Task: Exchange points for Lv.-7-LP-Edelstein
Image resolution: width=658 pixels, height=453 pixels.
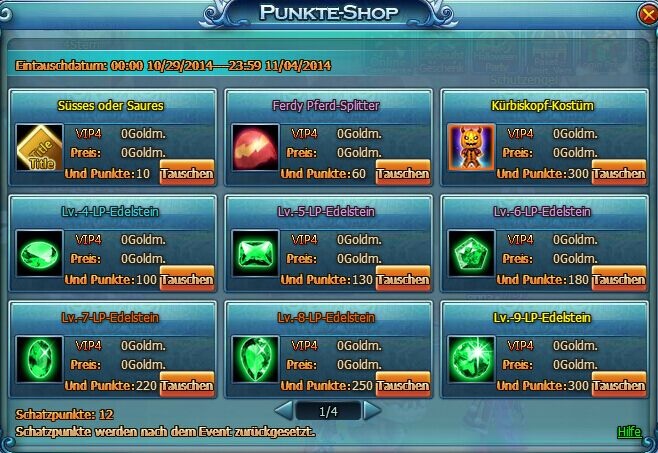Action: pyautogui.click(x=187, y=385)
